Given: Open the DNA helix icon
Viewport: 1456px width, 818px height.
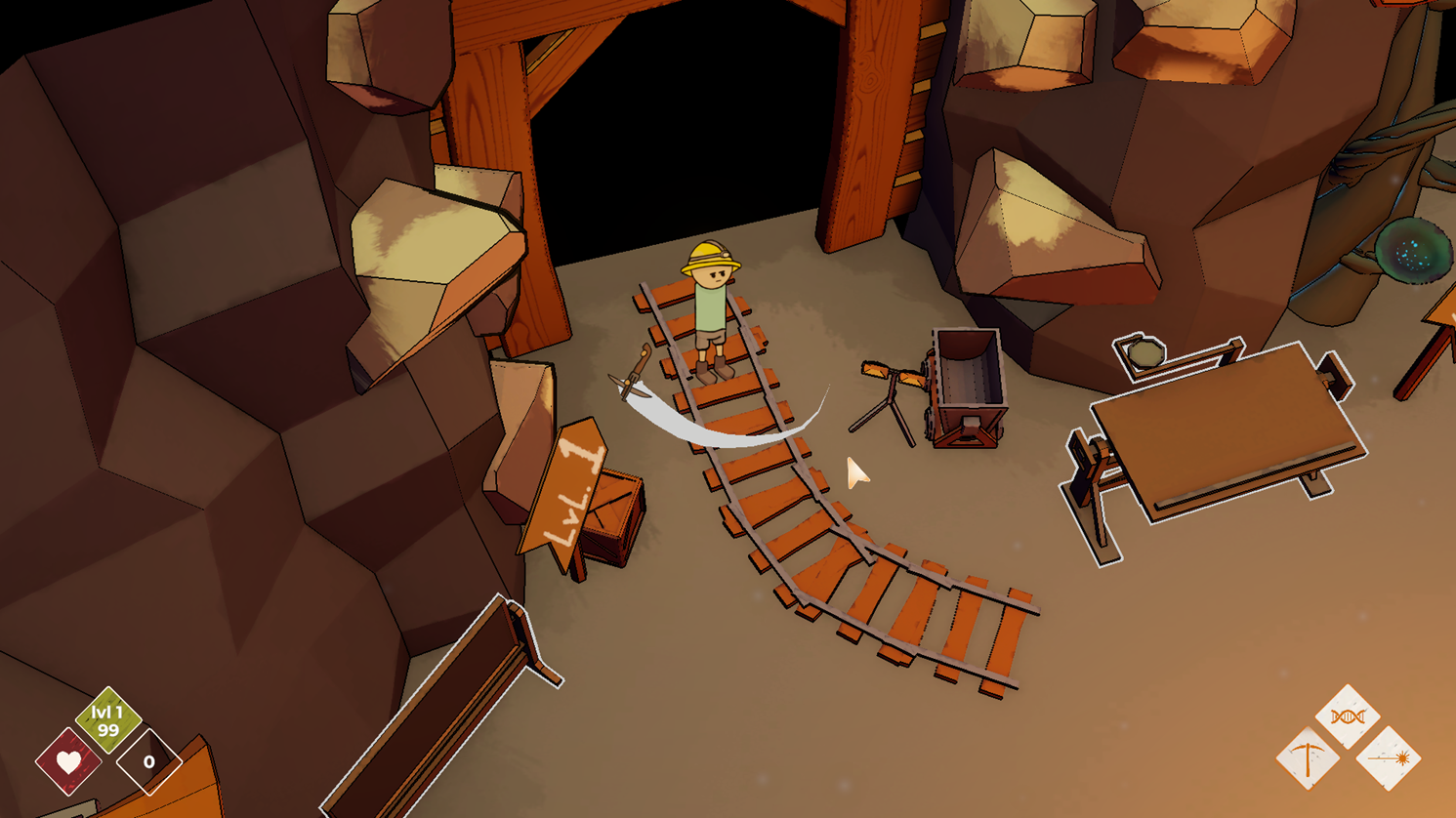Looking at the screenshot, I should [x=1348, y=717].
